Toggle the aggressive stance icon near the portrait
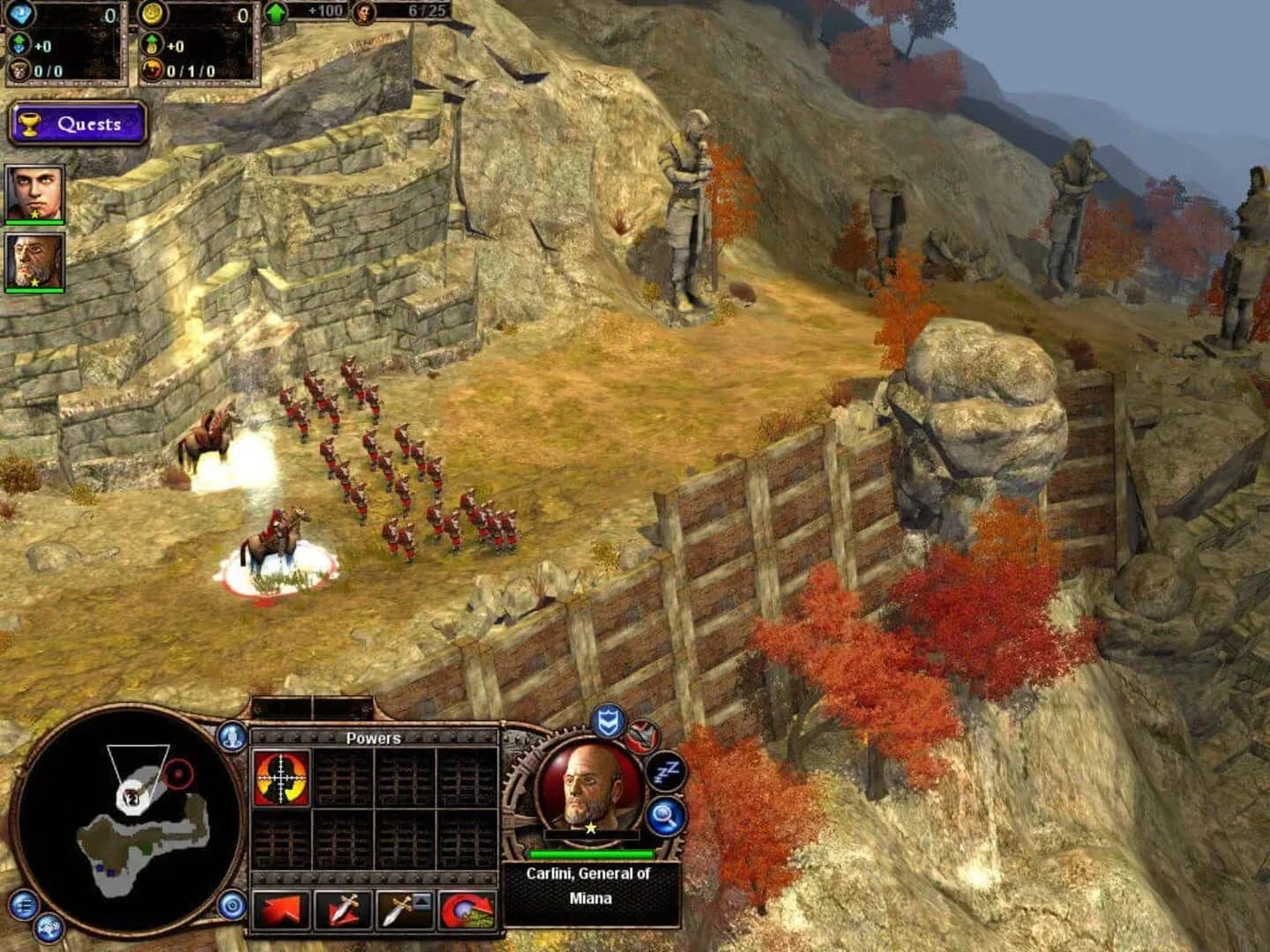This screenshot has width=1270, height=952. pyautogui.click(x=641, y=735)
